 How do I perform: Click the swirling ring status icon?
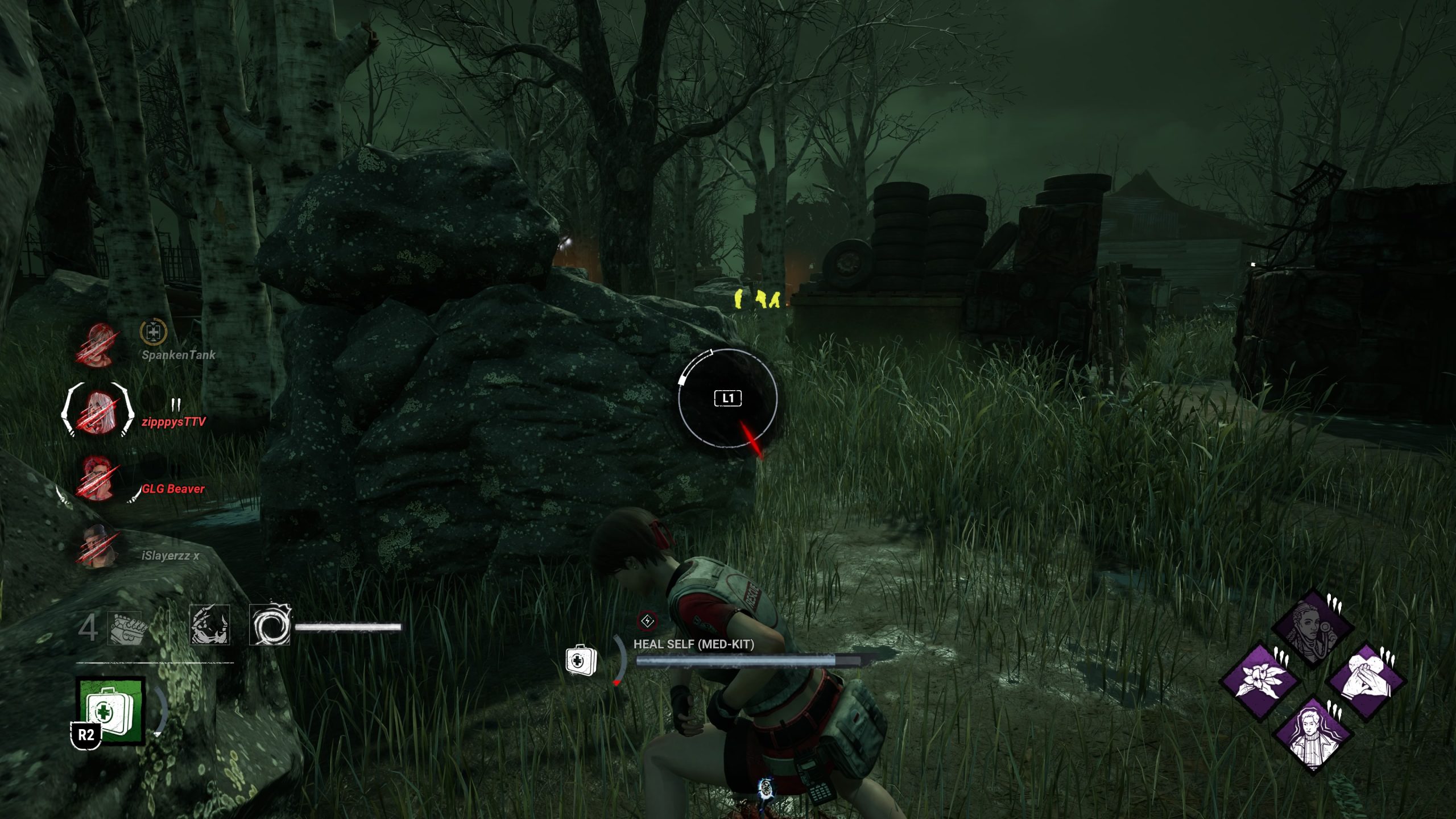[269, 626]
